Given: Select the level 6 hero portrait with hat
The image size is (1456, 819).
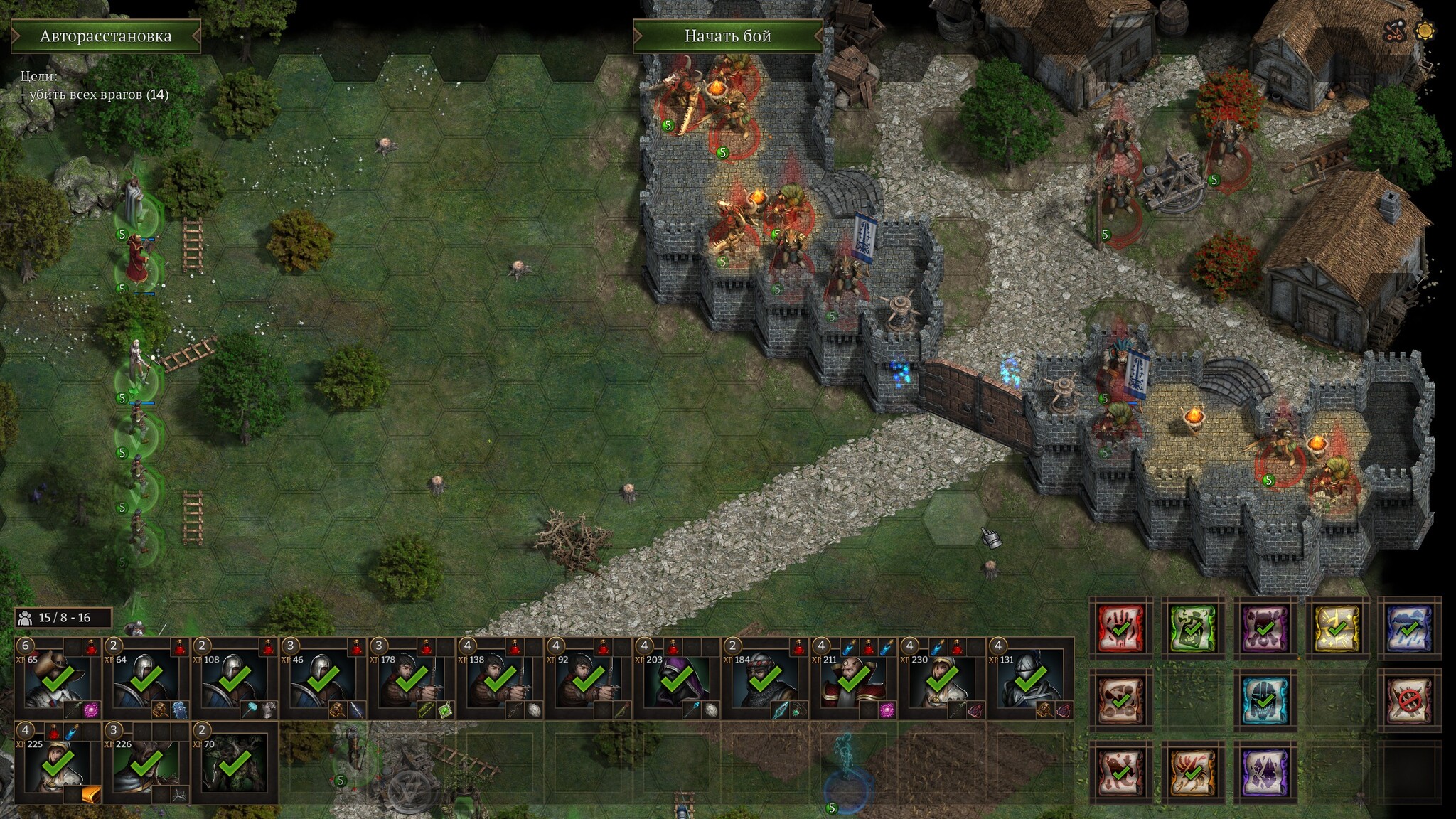Looking at the screenshot, I should point(58,680).
